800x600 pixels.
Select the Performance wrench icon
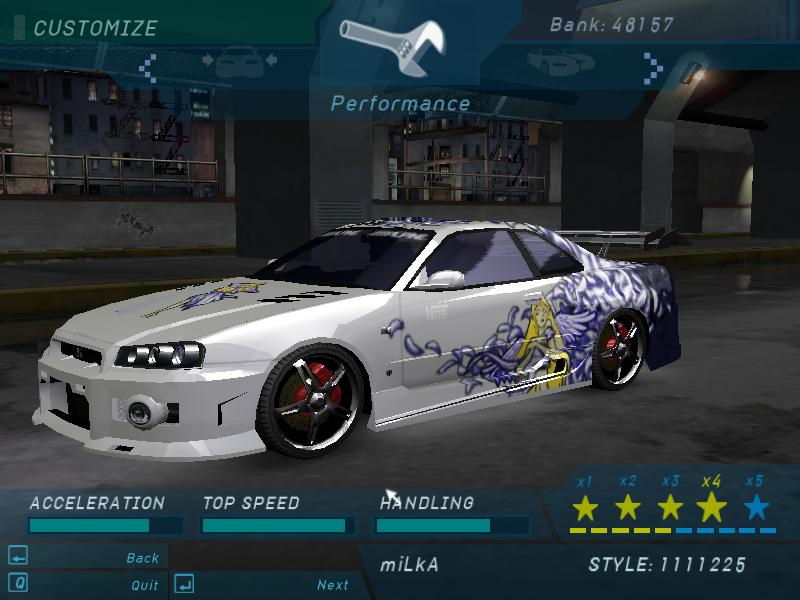(399, 45)
